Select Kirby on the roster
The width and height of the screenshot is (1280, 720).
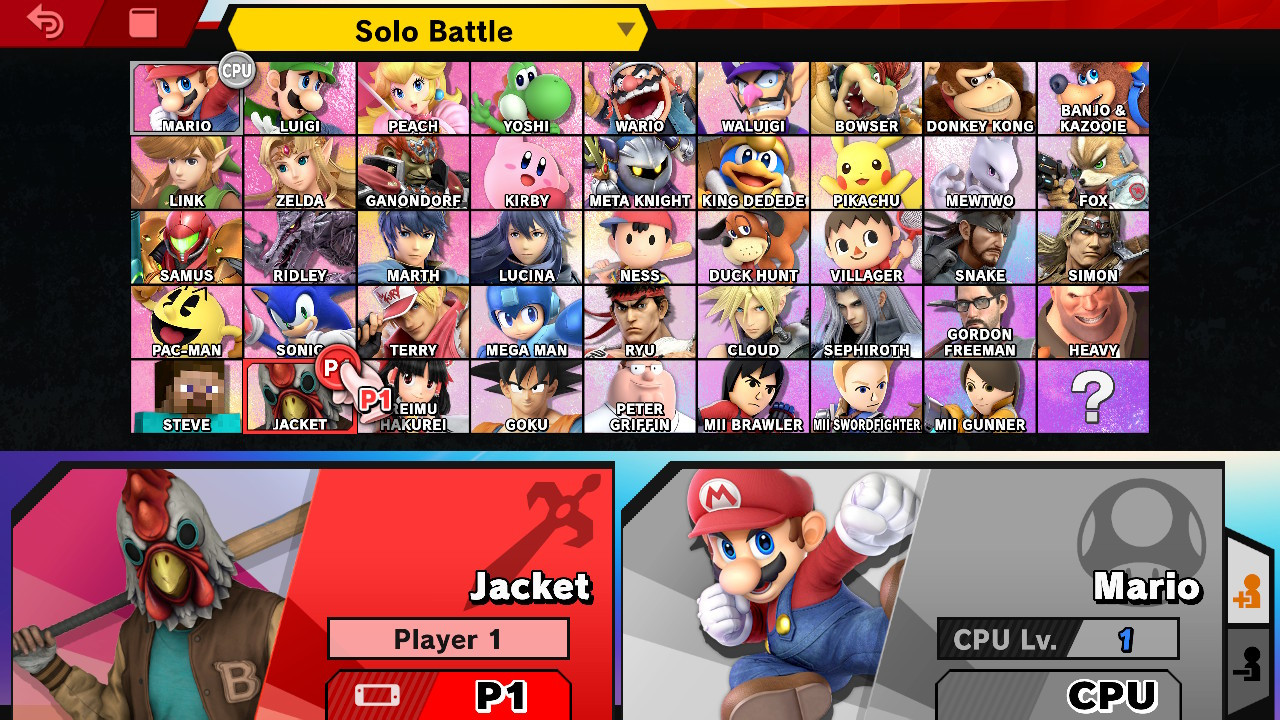pos(526,172)
